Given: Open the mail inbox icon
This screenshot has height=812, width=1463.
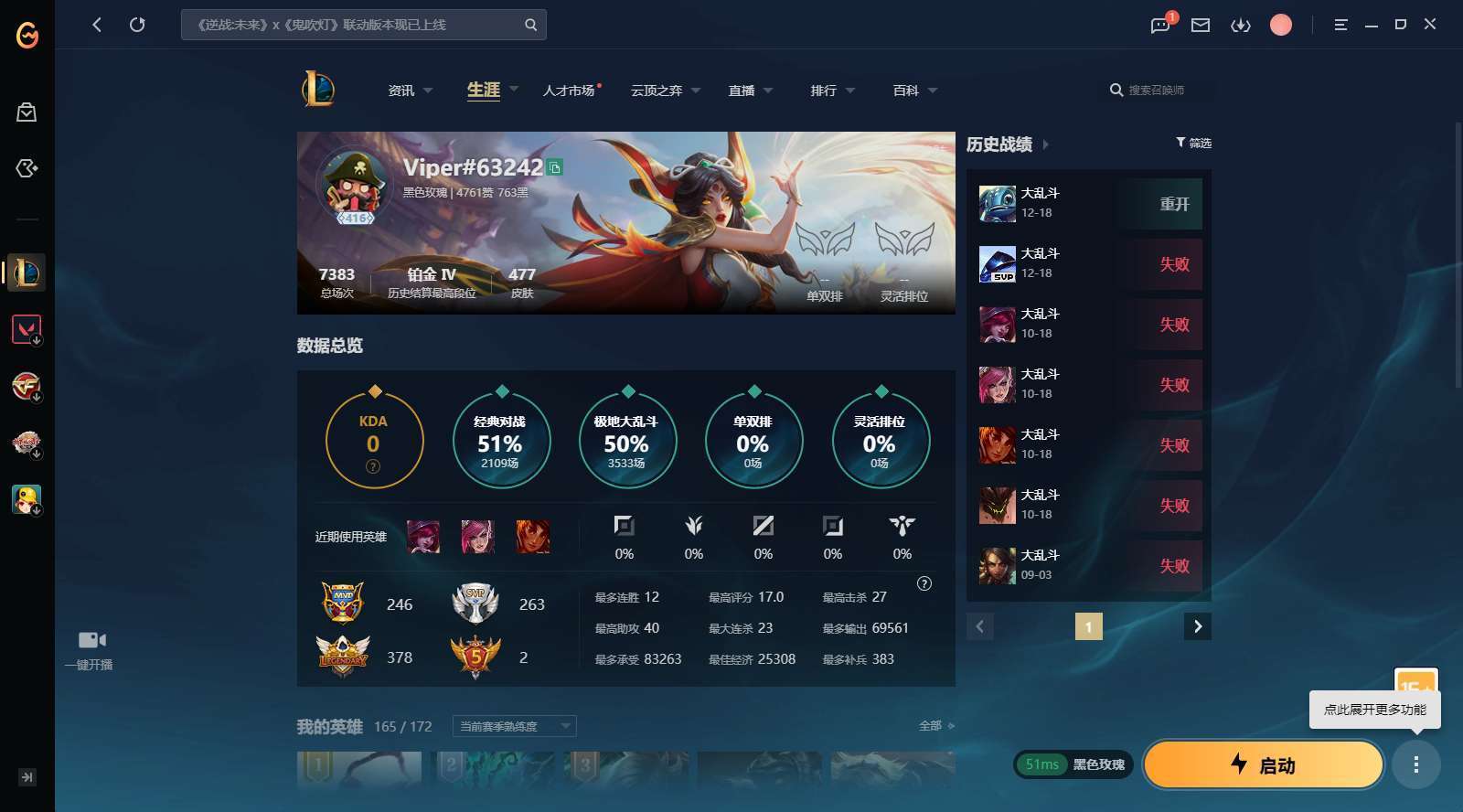Looking at the screenshot, I should (x=1200, y=25).
